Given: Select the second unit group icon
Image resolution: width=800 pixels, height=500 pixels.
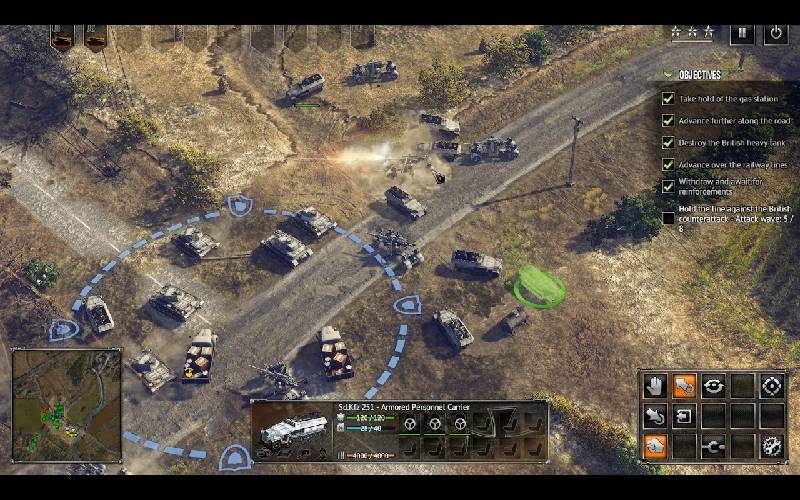Looking at the screenshot, I should pyautogui.click(x=95, y=39).
